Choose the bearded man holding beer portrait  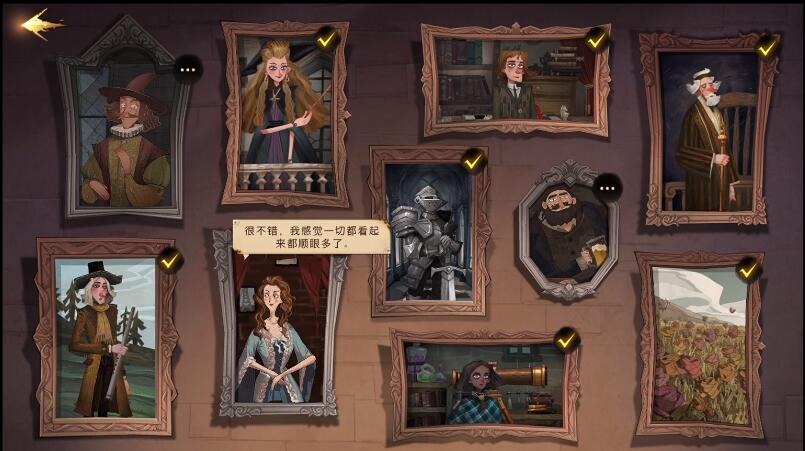pos(567,234)
